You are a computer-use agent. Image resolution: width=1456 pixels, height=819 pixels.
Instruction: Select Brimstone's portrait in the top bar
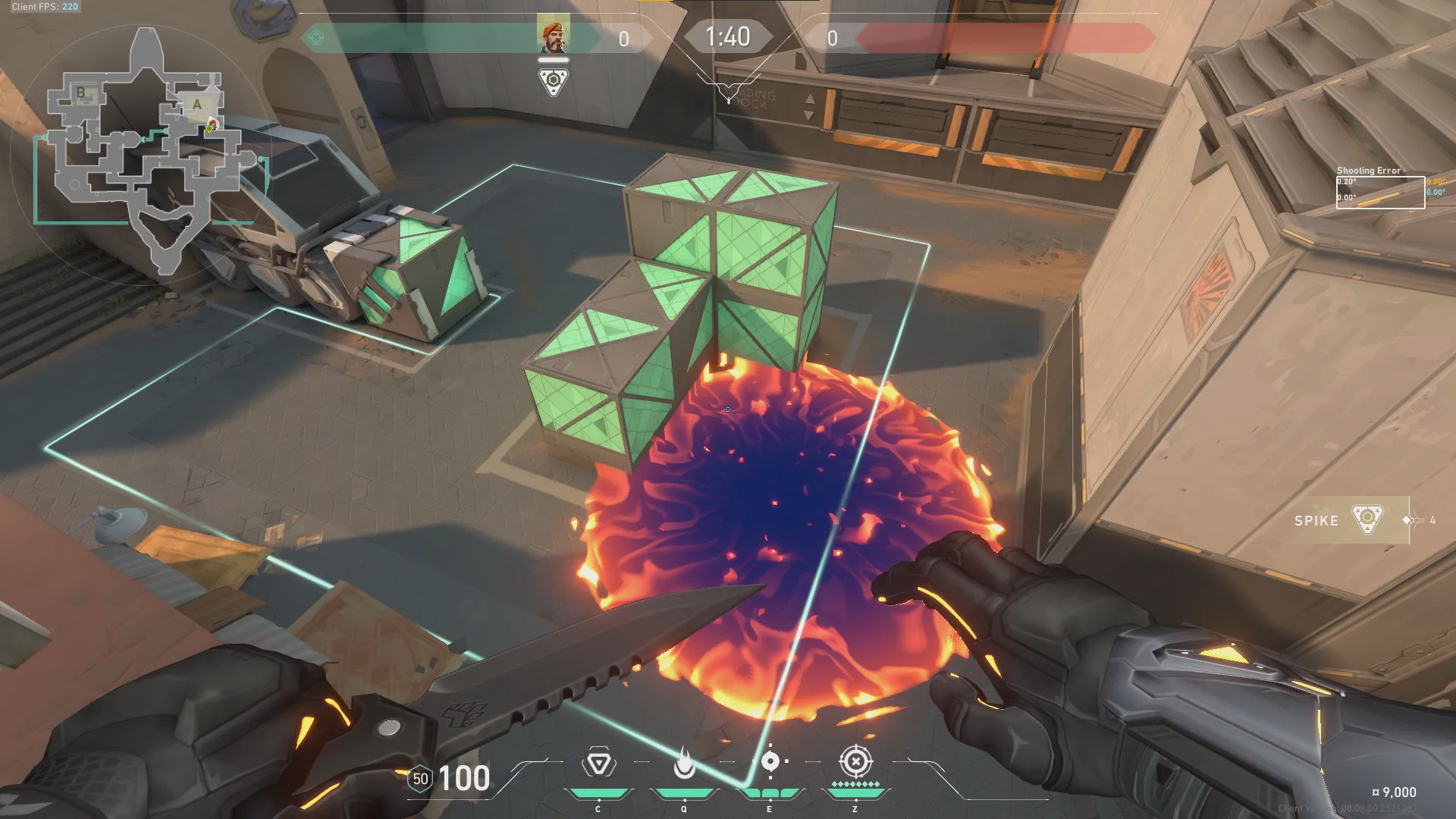coord(553,37)
